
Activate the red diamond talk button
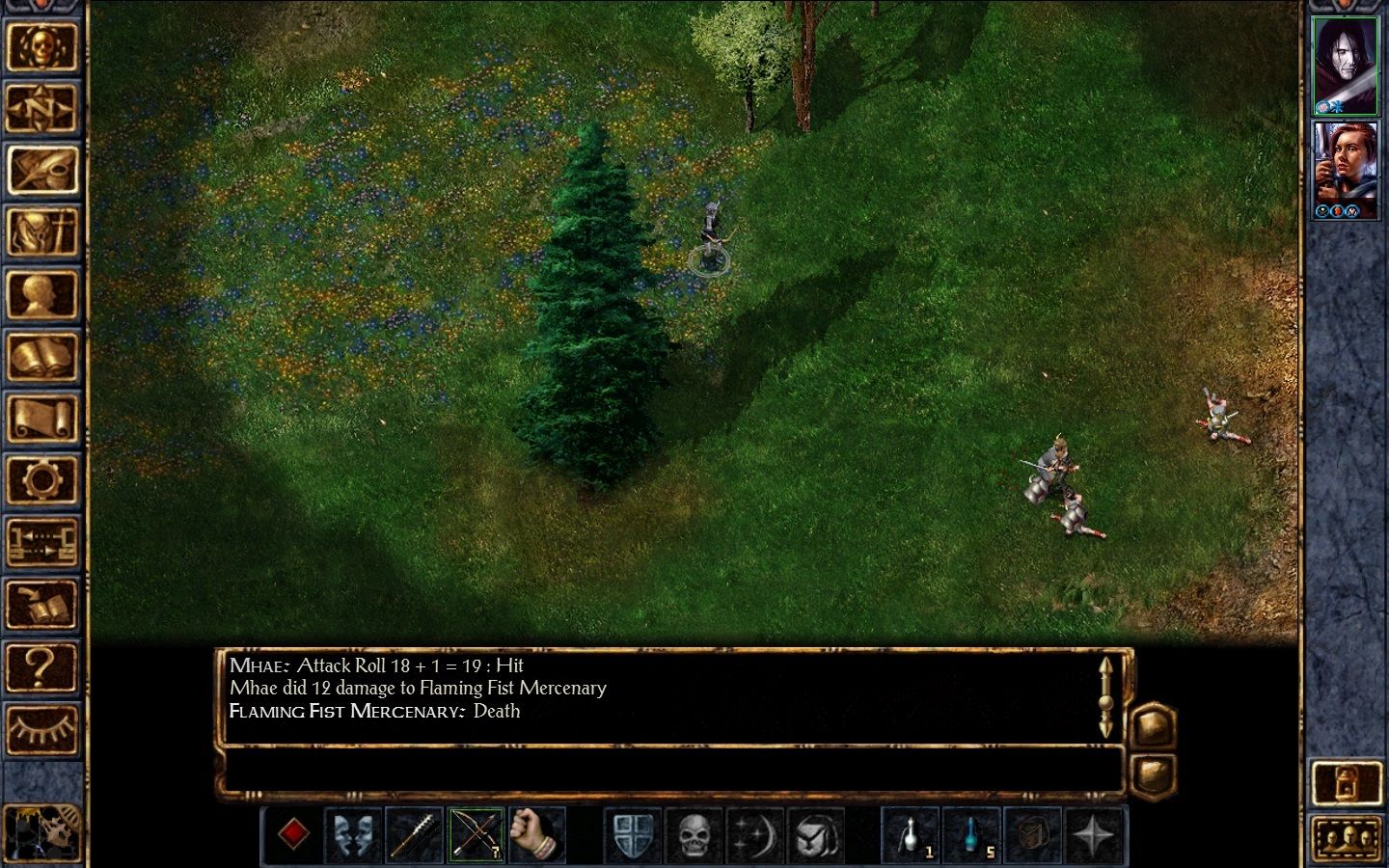click(x=293, y=834)
